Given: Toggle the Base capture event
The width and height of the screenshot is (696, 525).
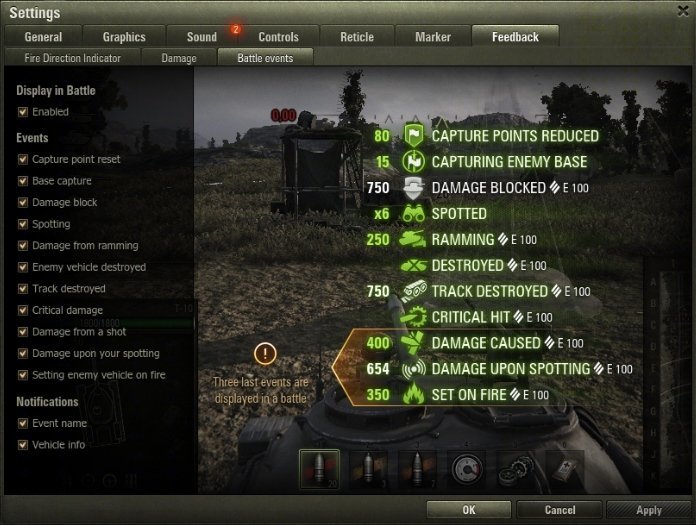Looking at the screenshot, I should [x=23, y=181].
